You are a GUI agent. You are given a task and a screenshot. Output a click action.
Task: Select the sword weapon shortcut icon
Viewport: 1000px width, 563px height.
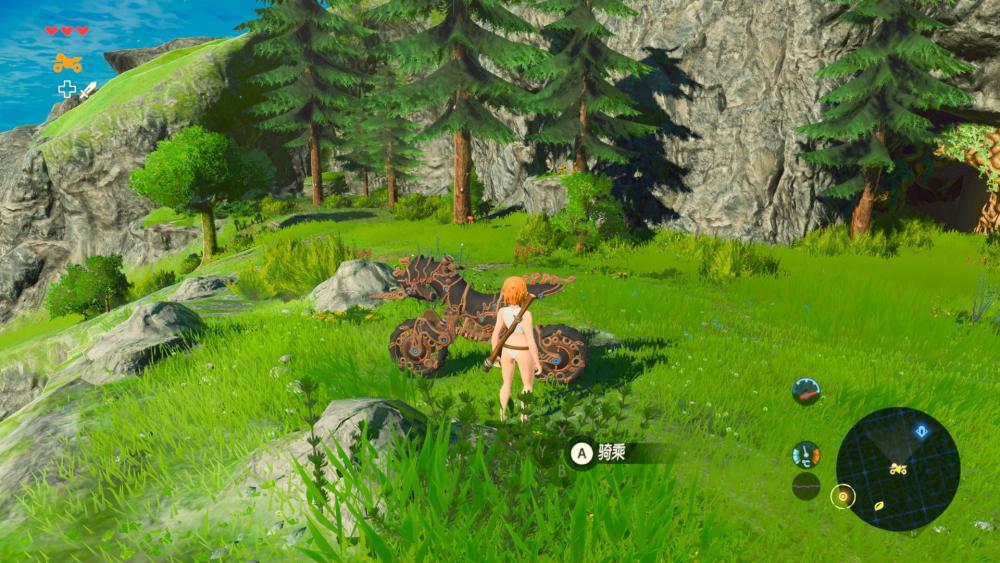pos(87,90)
